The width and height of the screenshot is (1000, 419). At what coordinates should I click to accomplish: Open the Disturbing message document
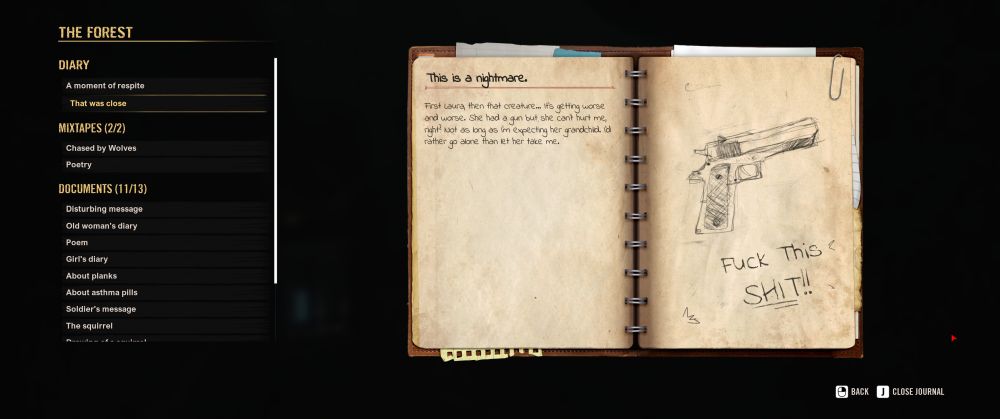coord(104,209)
